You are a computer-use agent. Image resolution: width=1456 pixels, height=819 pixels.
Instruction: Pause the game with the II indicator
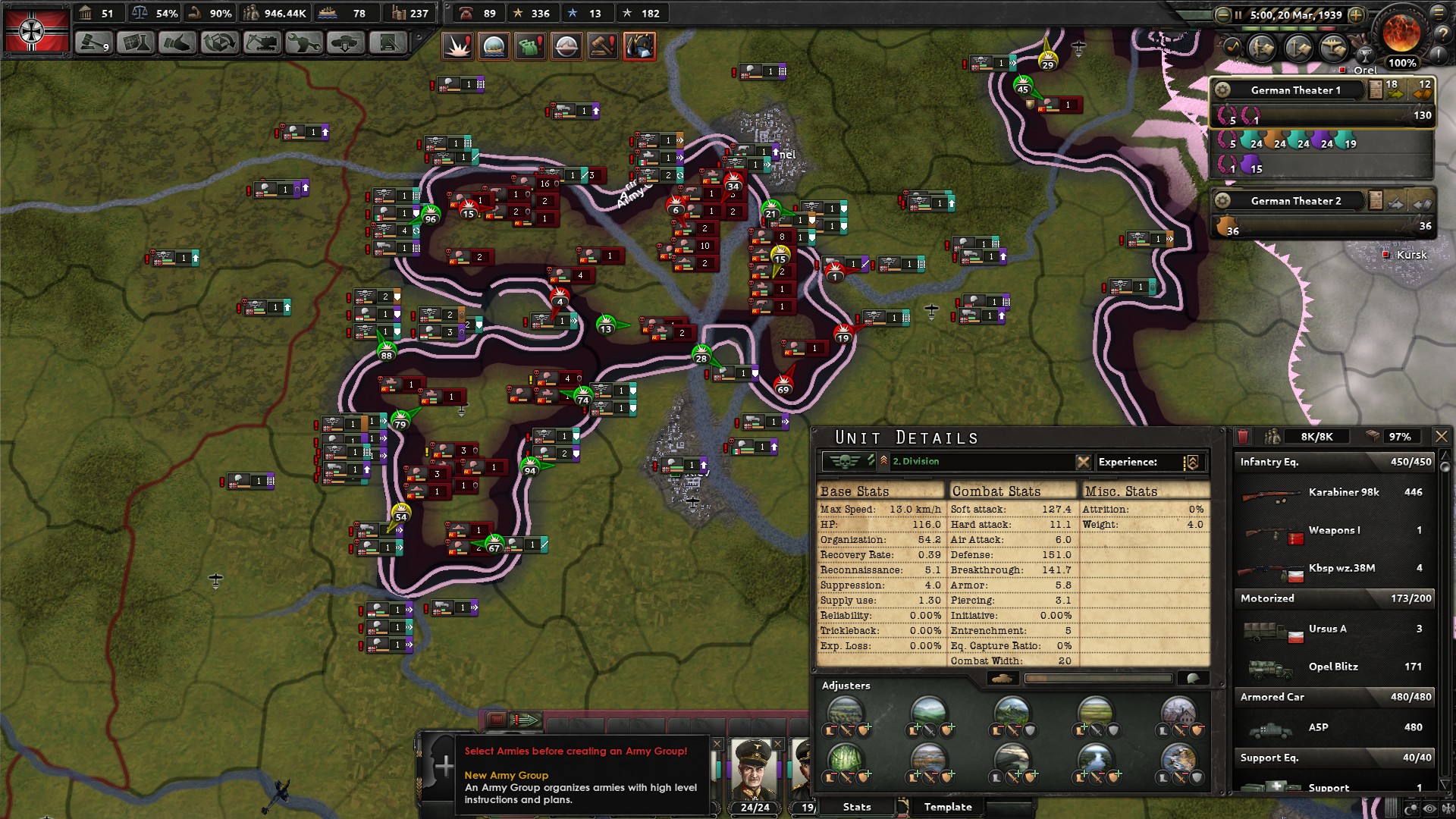click(1238, 15)
